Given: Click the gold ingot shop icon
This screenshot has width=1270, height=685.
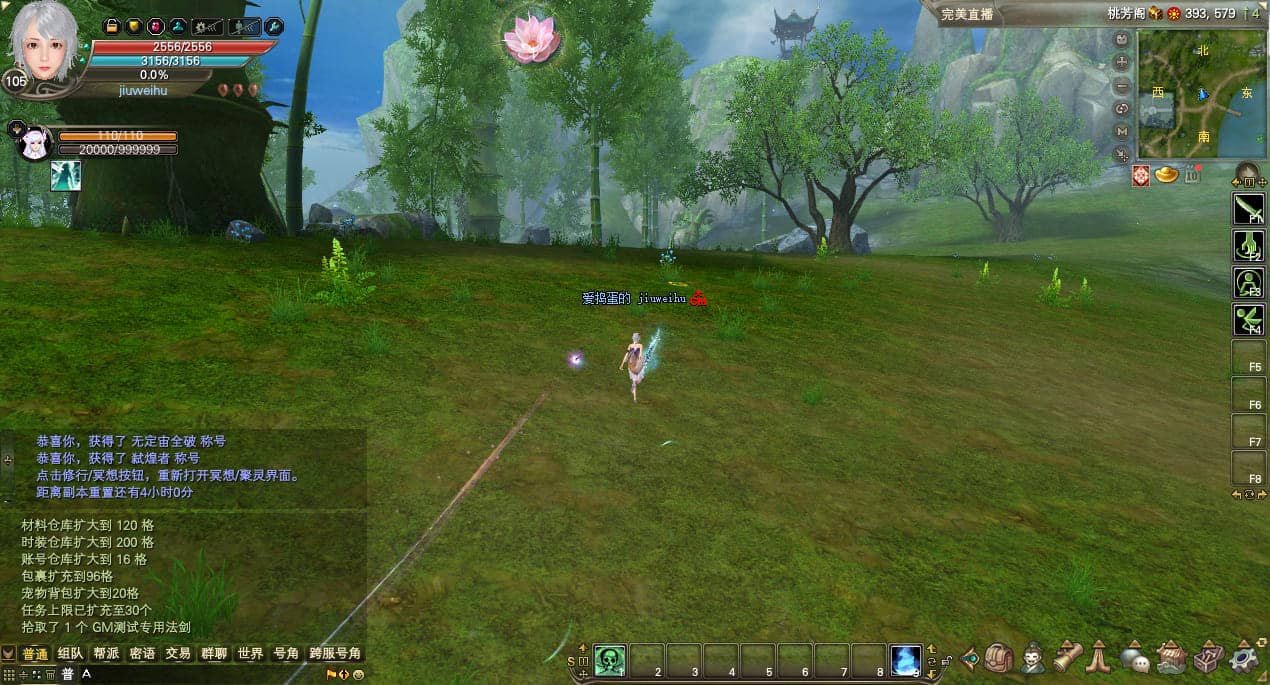Looking at the screenshot, I should [1166, 175].
